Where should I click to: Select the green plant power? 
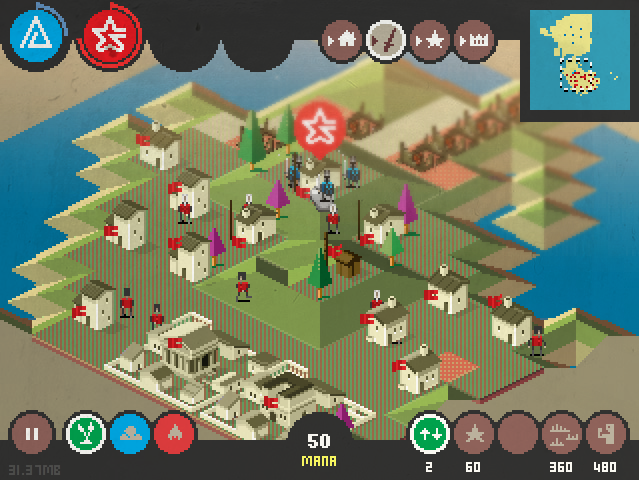[86, 435]
